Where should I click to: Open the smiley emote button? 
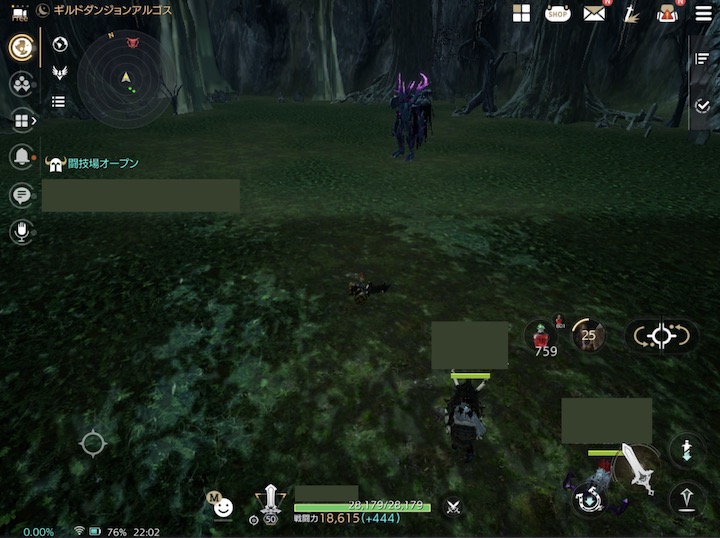point(224,507)
